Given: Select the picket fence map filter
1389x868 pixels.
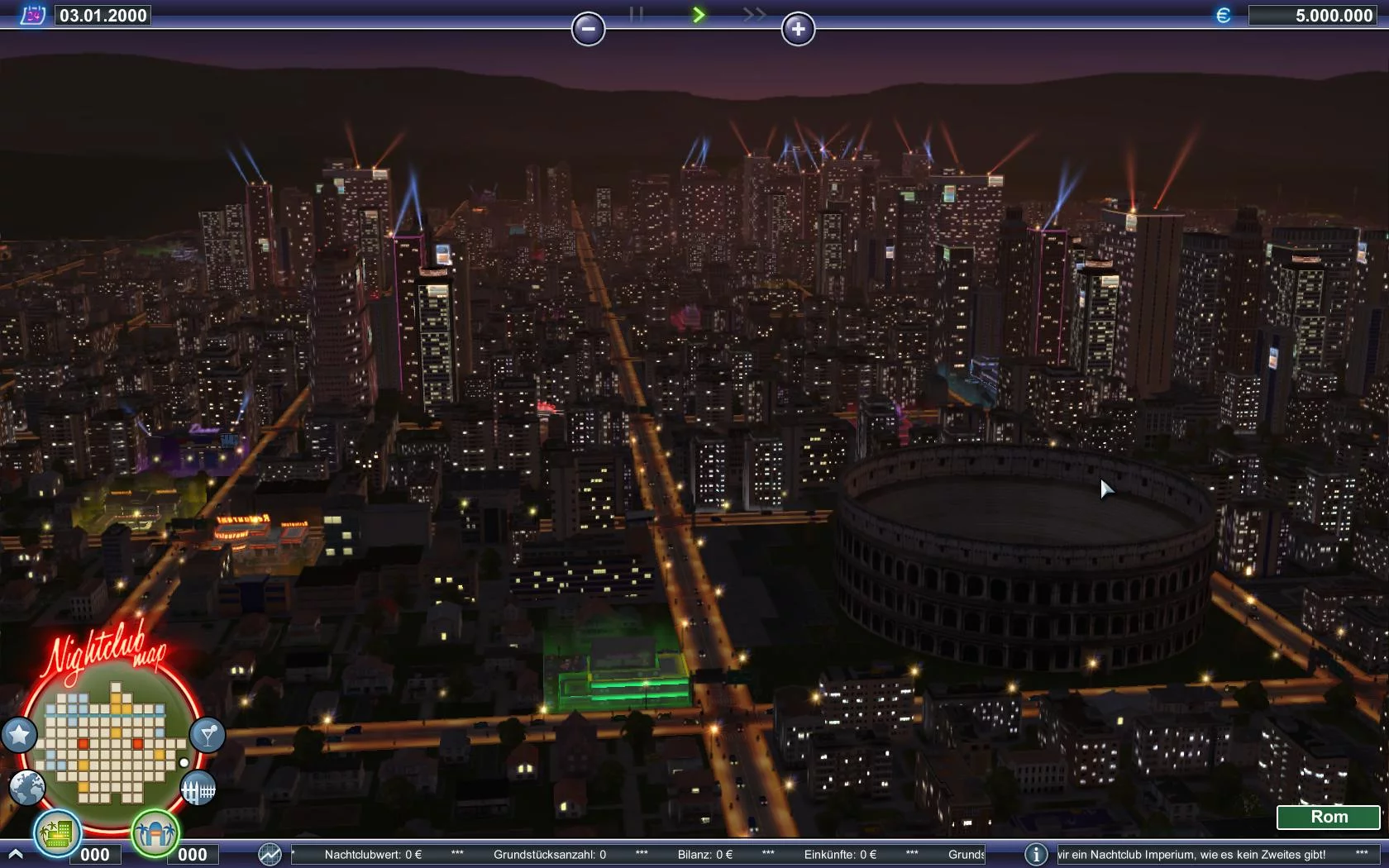Looking at the screenshot, I should tap(198, 789).
